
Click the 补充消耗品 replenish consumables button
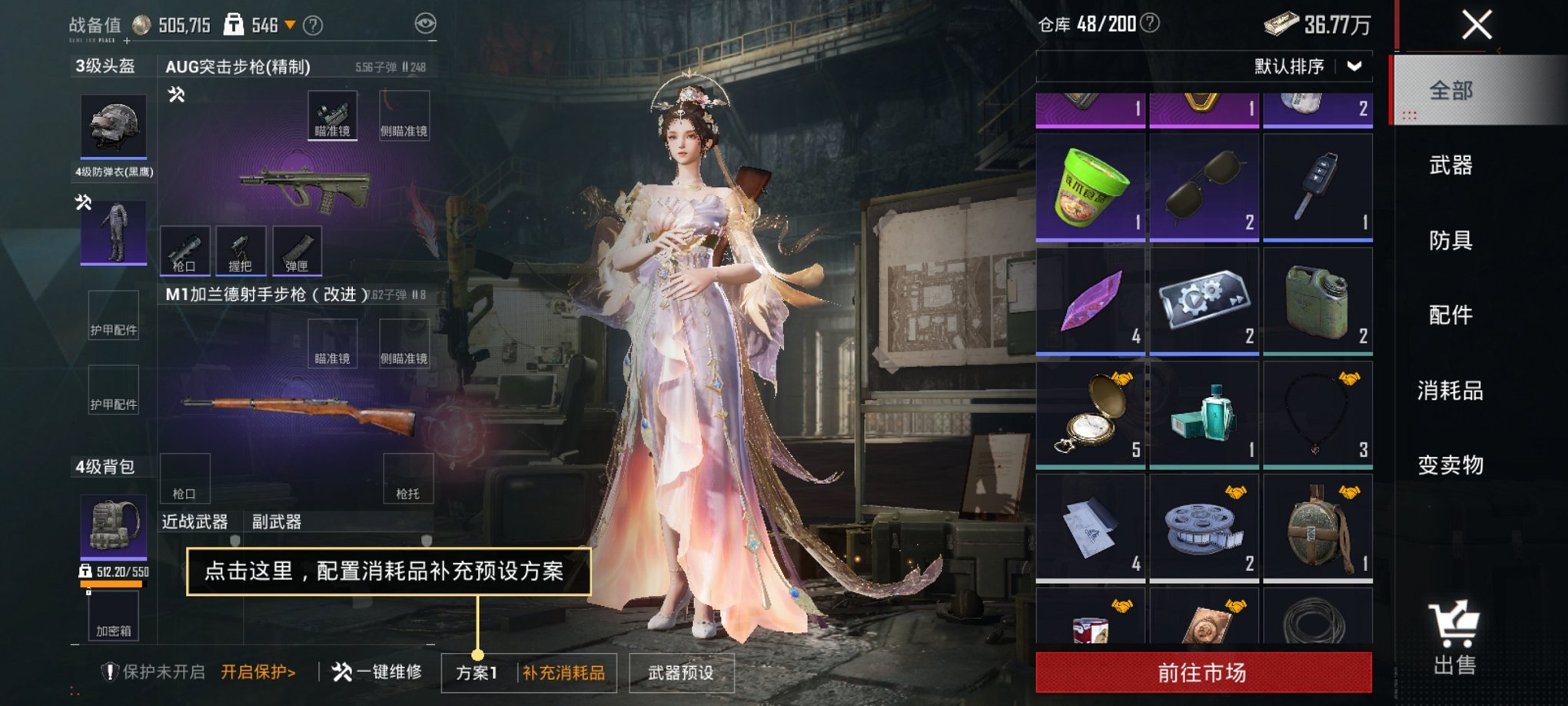[563, 671]
